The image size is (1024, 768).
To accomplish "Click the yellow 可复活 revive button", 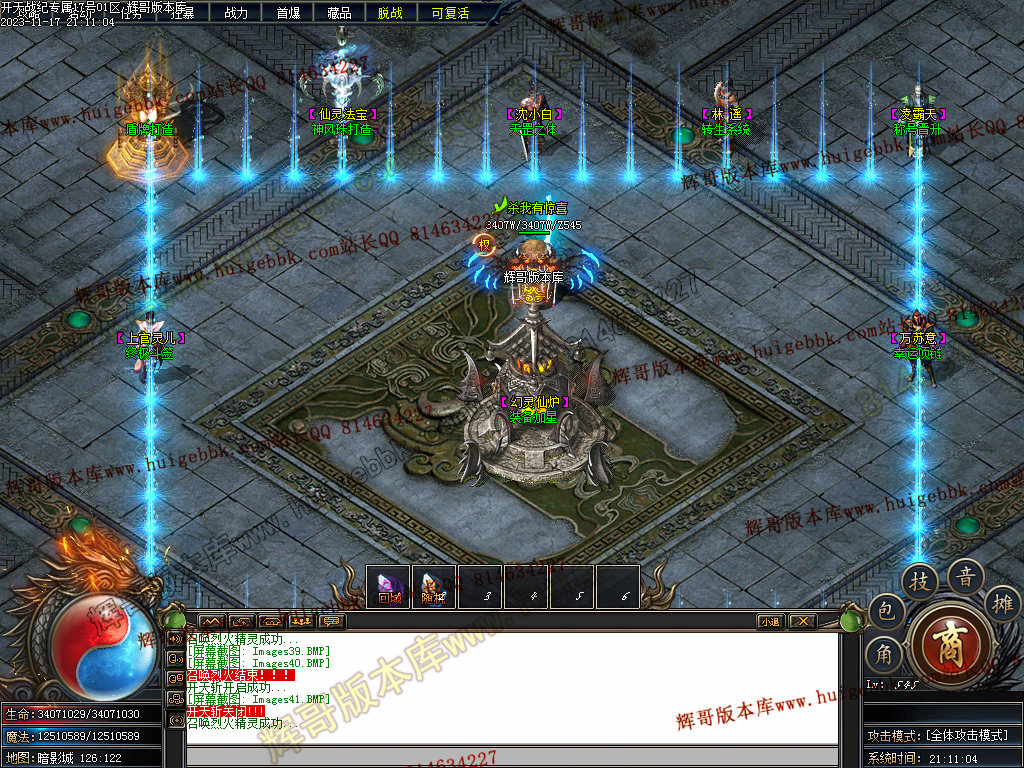I will click(x=450, y=13).
